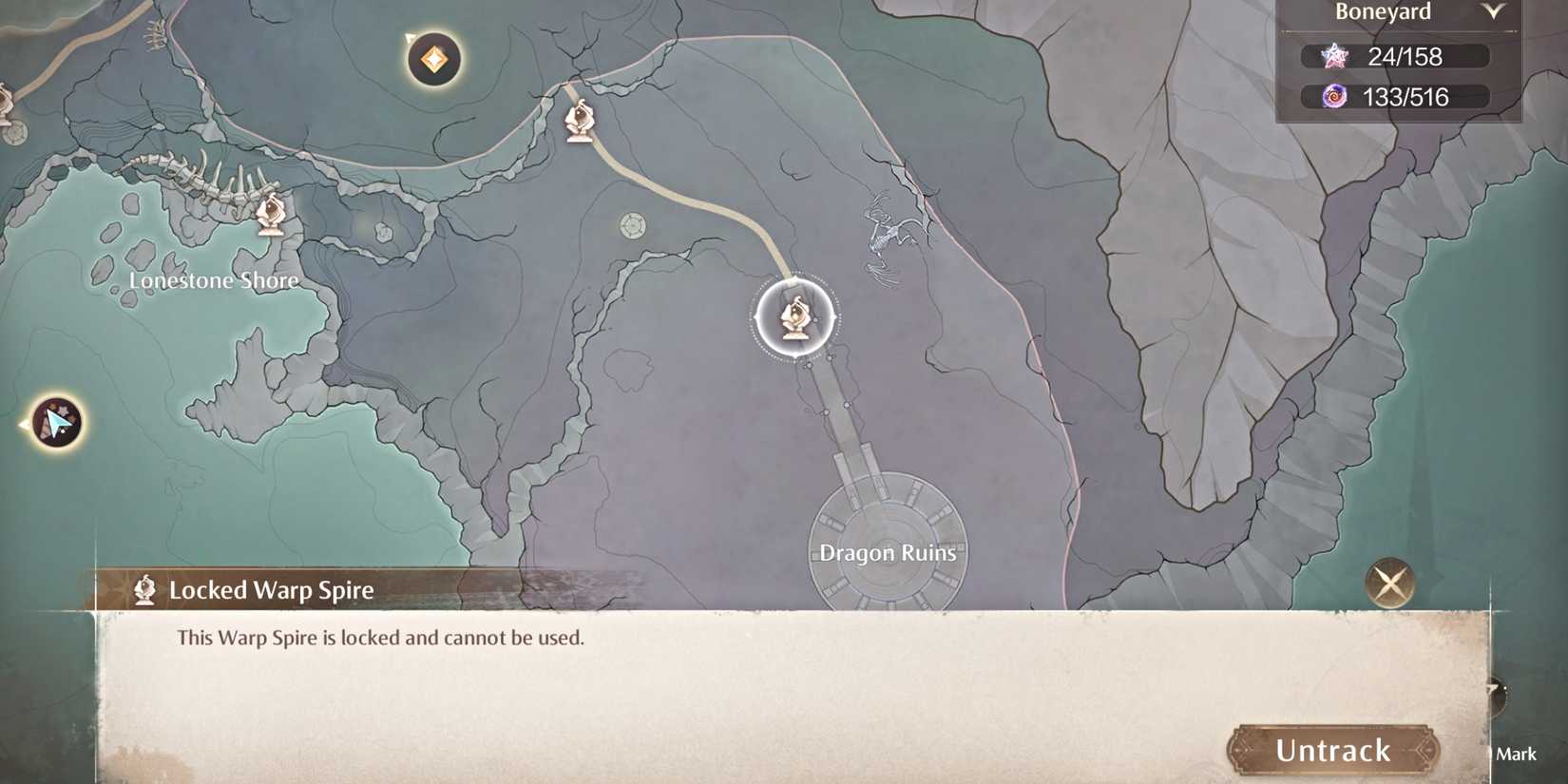Open the golden diamond quest marker up top
Viewport: 1568px width, 784px height.
click(x=433, y=59)
